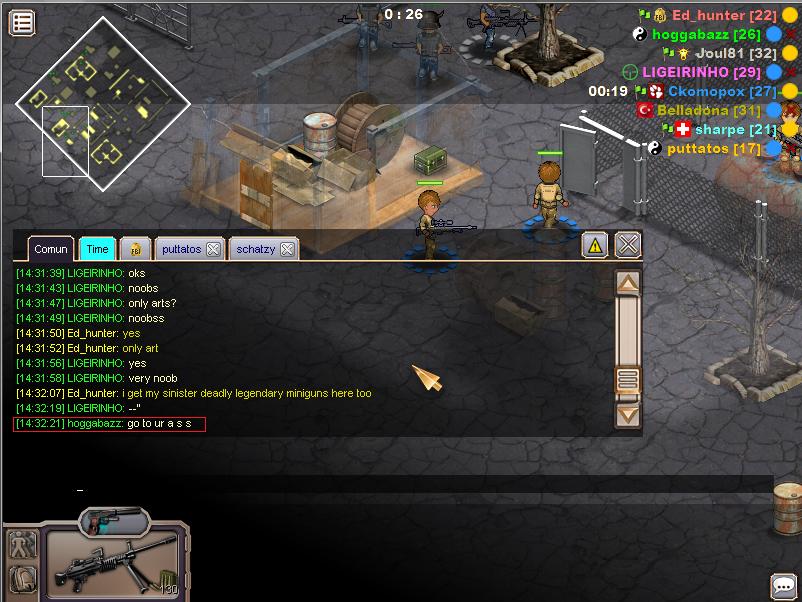Viewport: 802px width, 602px height.
Task: Close the puttatos chat tab
Action: (x=213, y=249)
